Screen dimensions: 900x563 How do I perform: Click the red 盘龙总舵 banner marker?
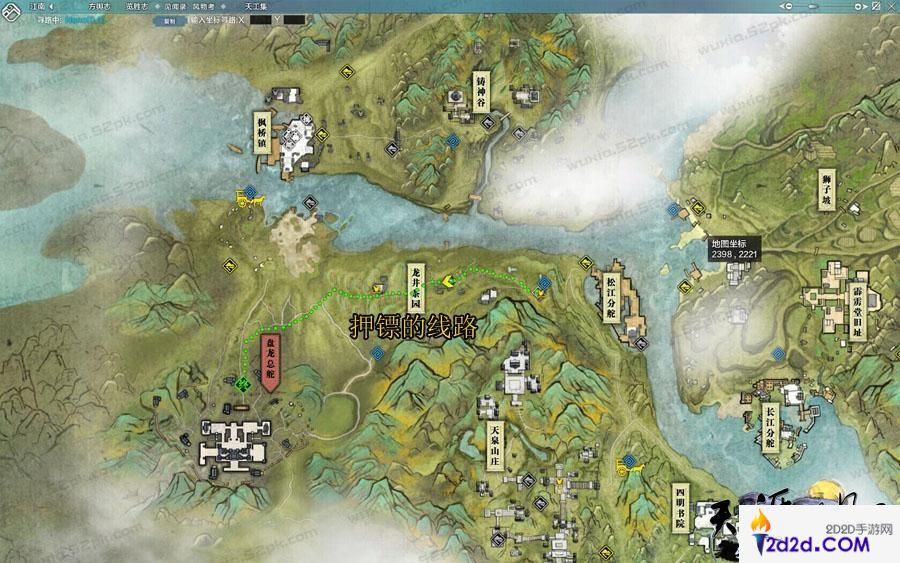[268, 363]
